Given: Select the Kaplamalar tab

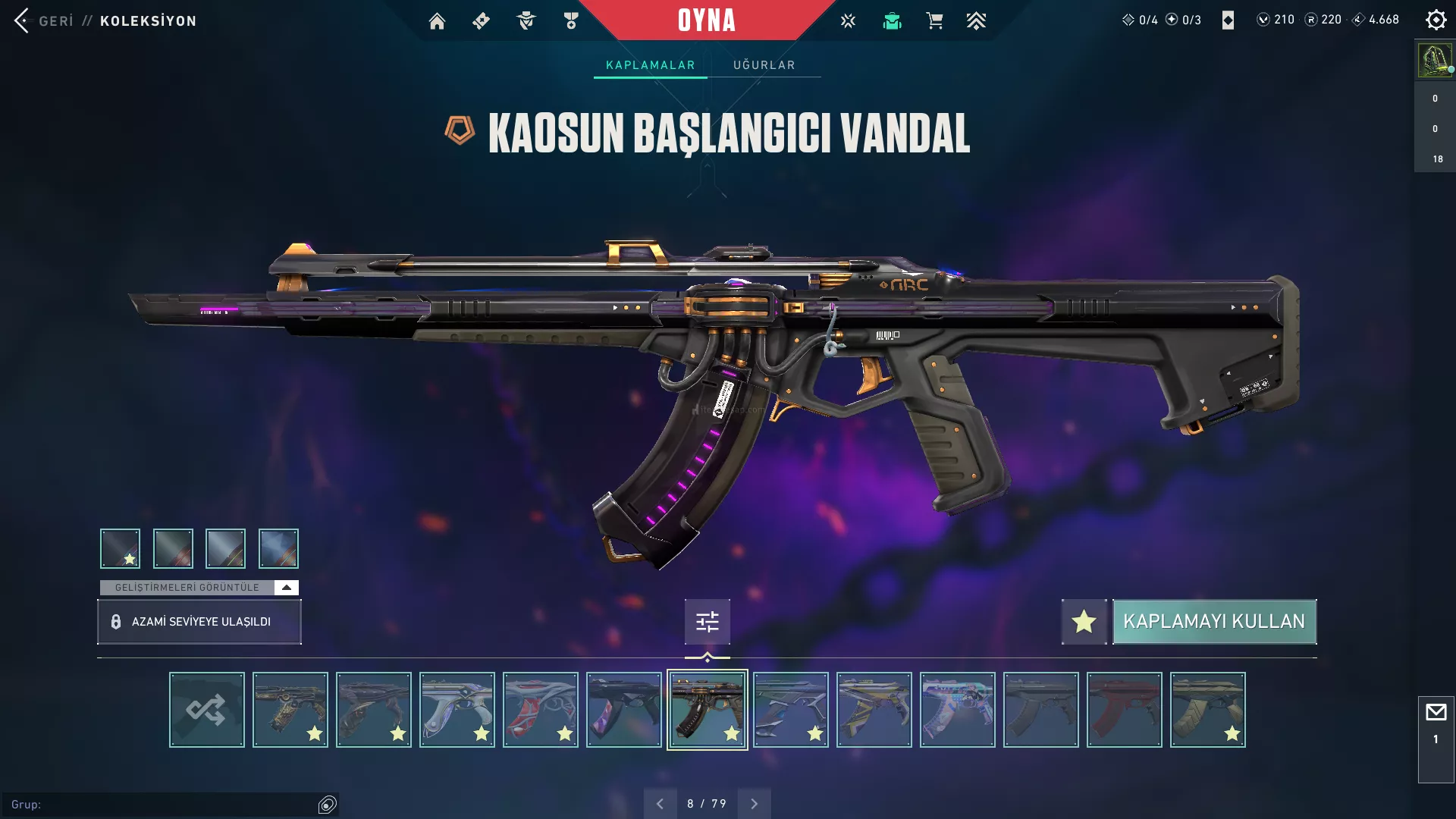Looking at the screenshot, I should click(x=650, y=65).
